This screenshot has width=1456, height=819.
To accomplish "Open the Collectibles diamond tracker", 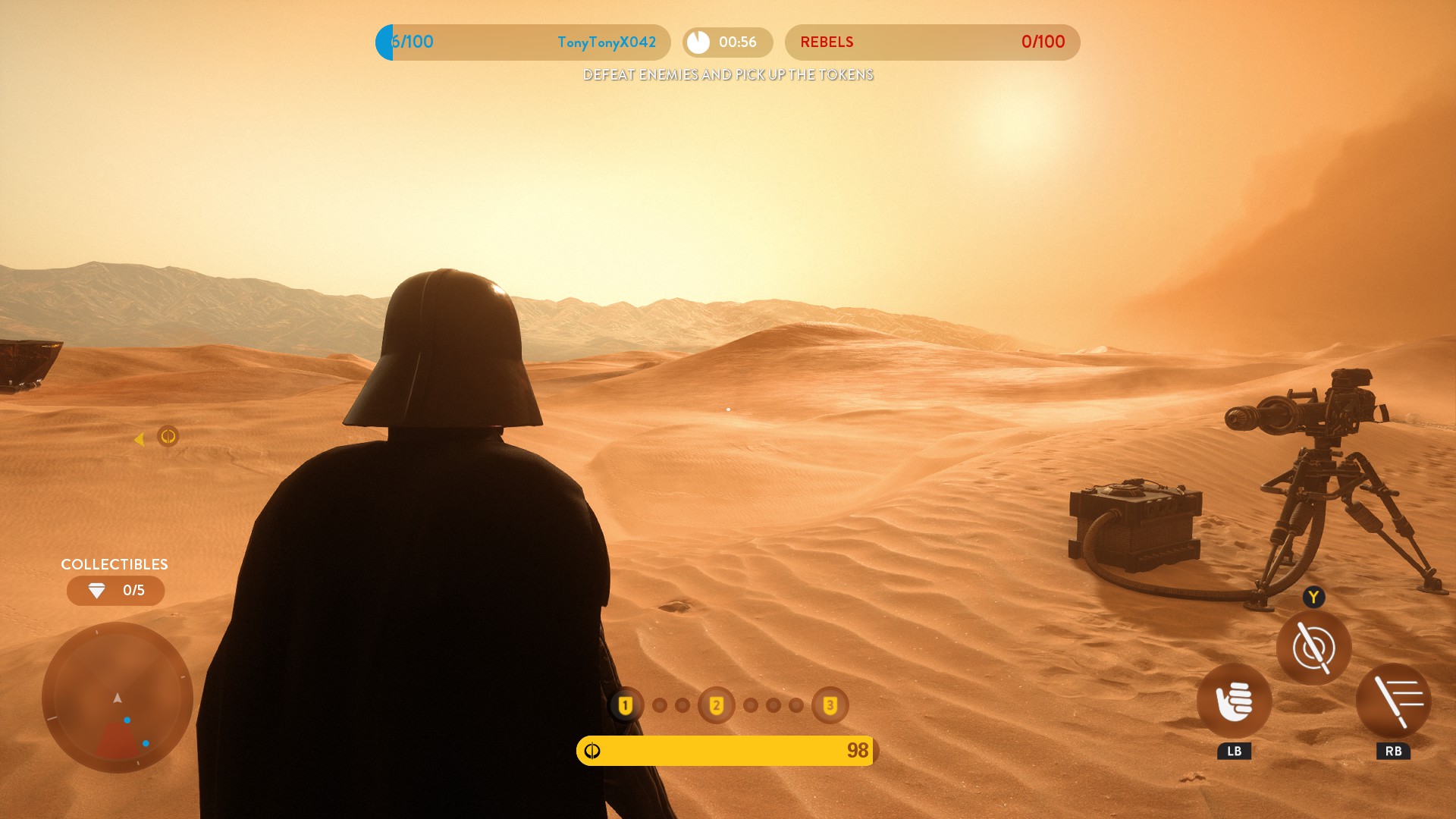I will pyautogui.click(x=115, y=591).
